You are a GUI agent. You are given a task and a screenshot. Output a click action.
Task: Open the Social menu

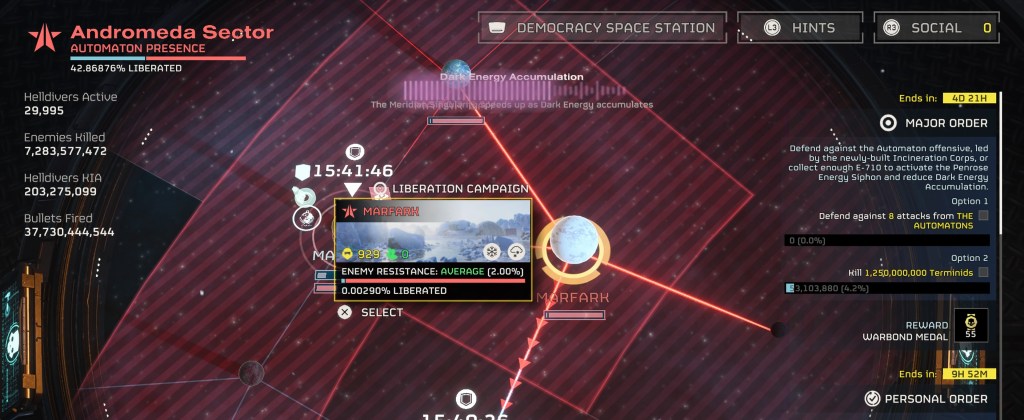[x=936, y=28]
